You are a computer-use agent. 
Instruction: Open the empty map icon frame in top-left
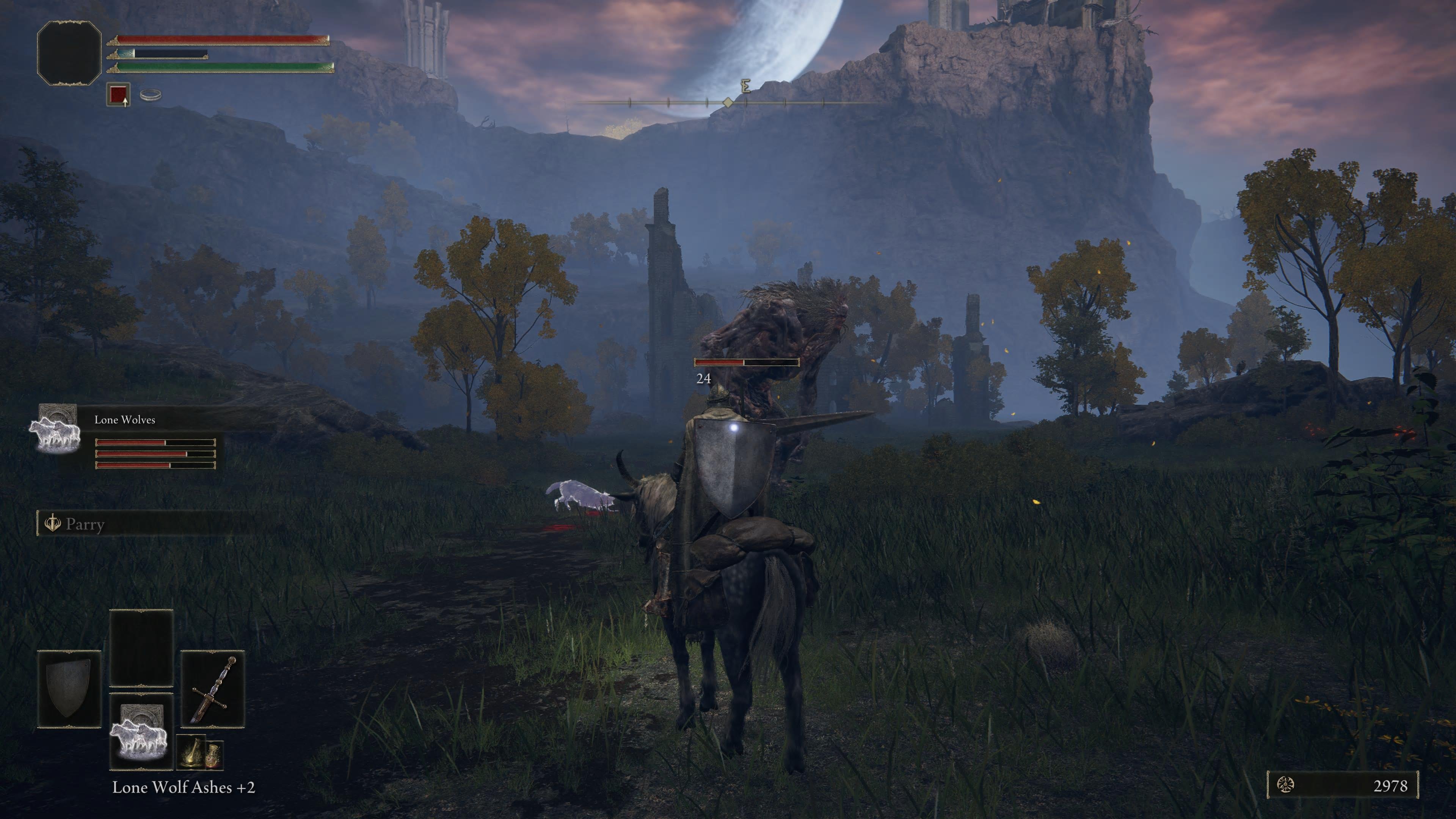[69, 54]
